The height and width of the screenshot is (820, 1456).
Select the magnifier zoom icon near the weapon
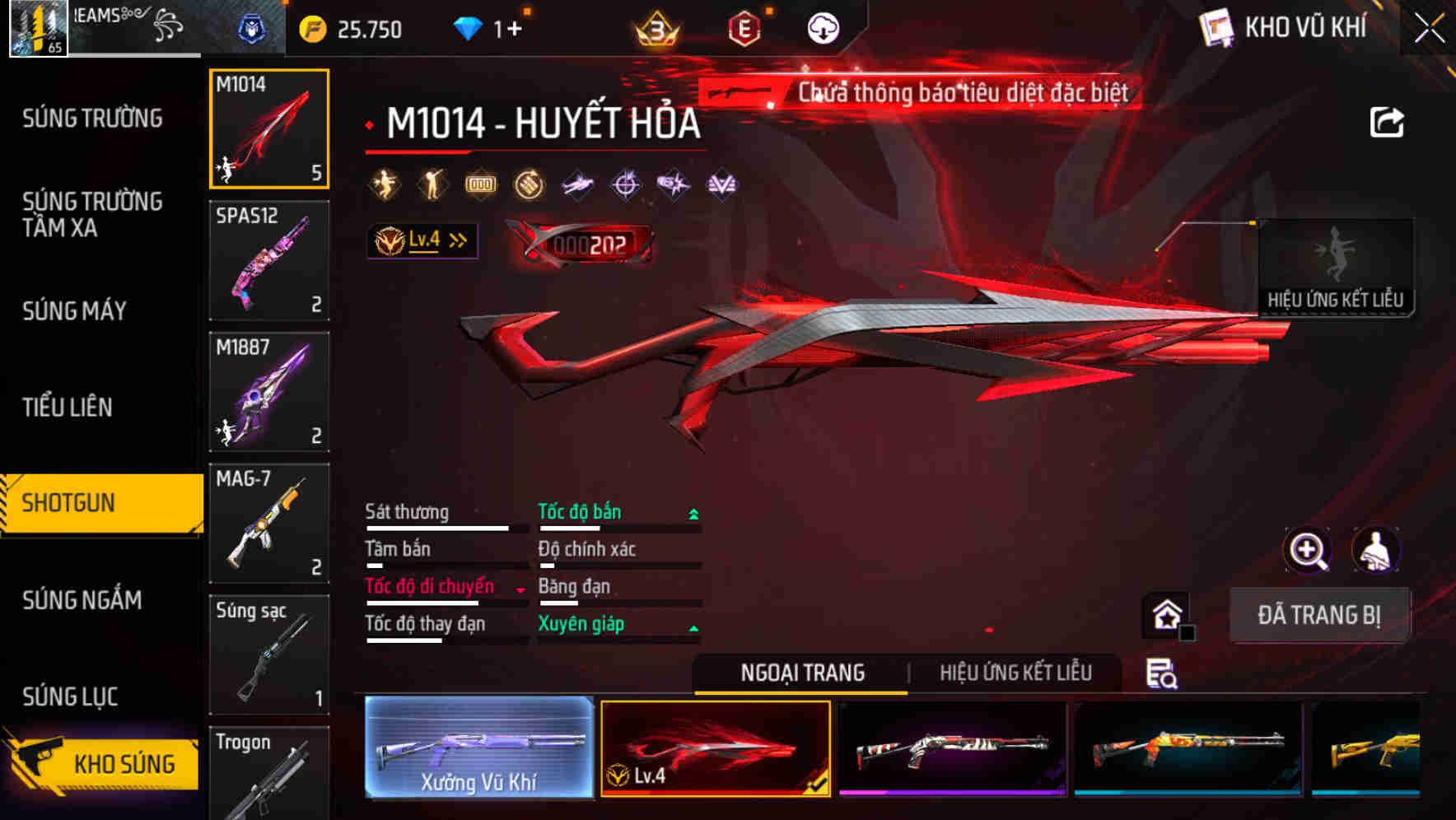tap(1308, 550)
